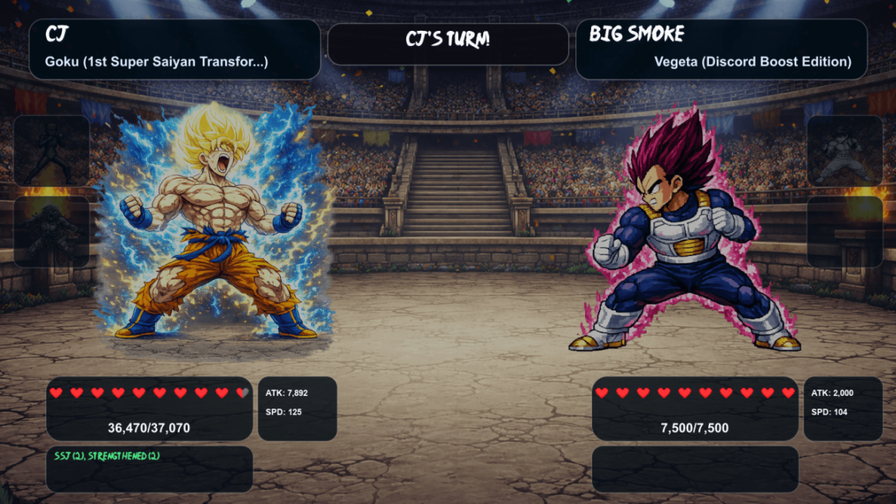Select CJ's hunched monster reserve silhouette
The width and height of the screenshot is (896, 504).
[51, 231]
